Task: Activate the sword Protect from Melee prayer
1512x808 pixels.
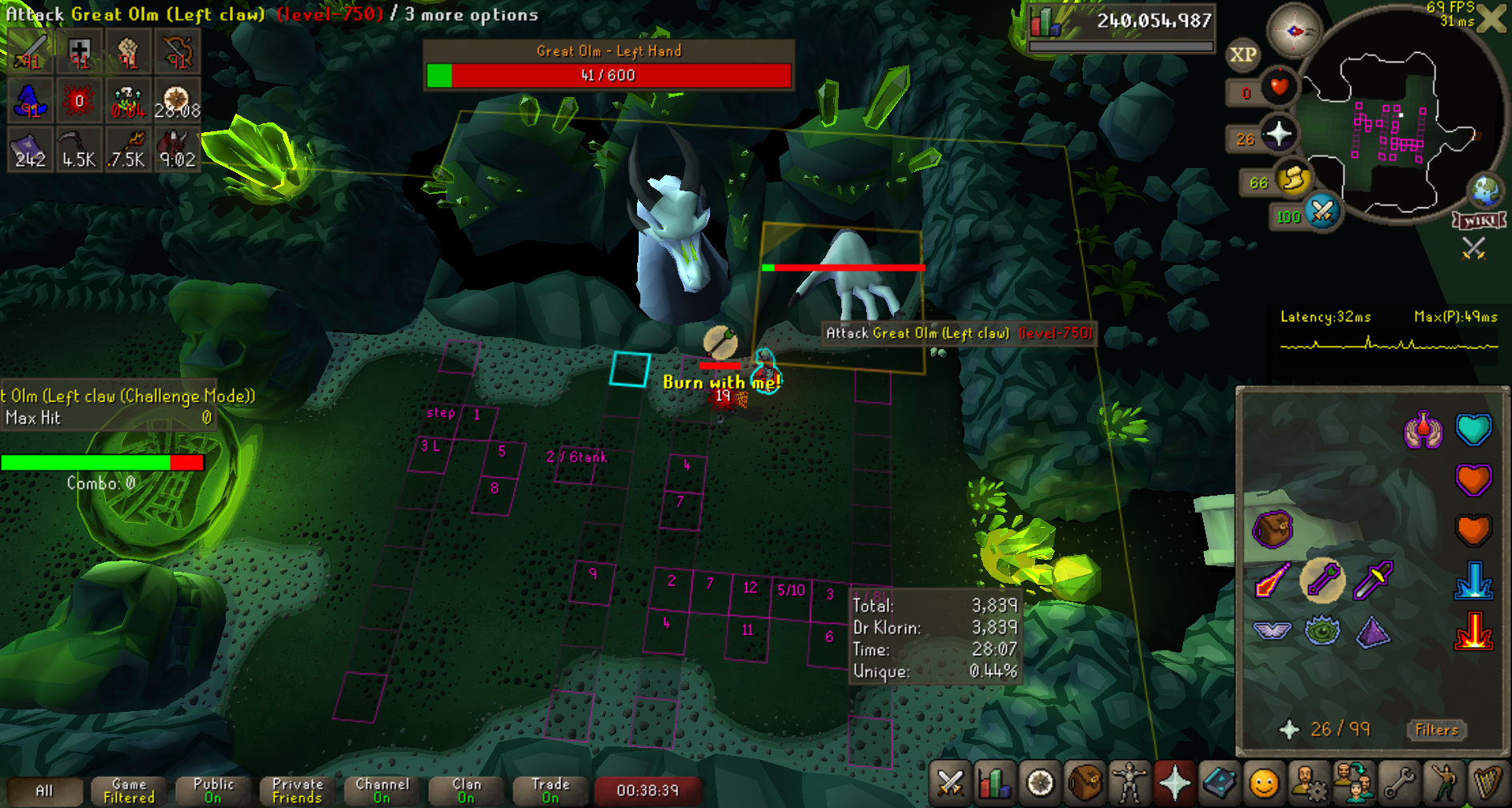Action: (x=1372, y=580)
